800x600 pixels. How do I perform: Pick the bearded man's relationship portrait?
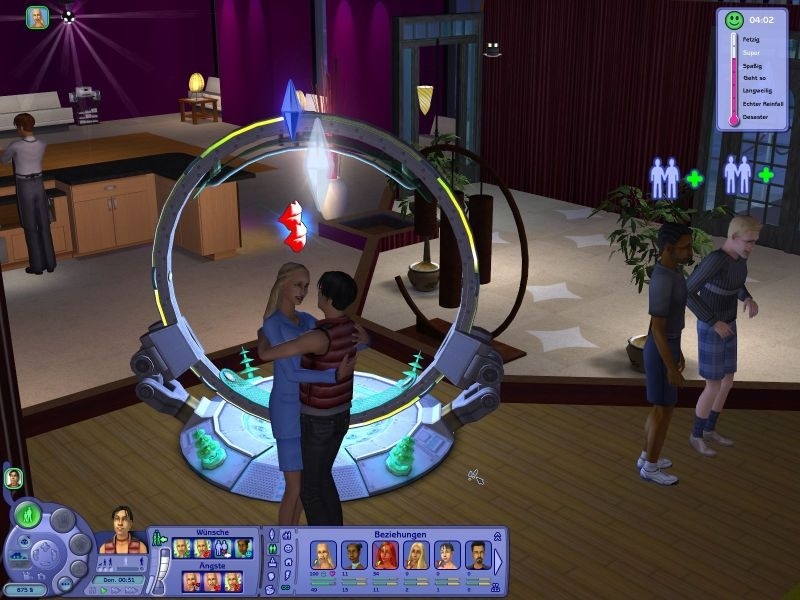[x=477, y=555]
